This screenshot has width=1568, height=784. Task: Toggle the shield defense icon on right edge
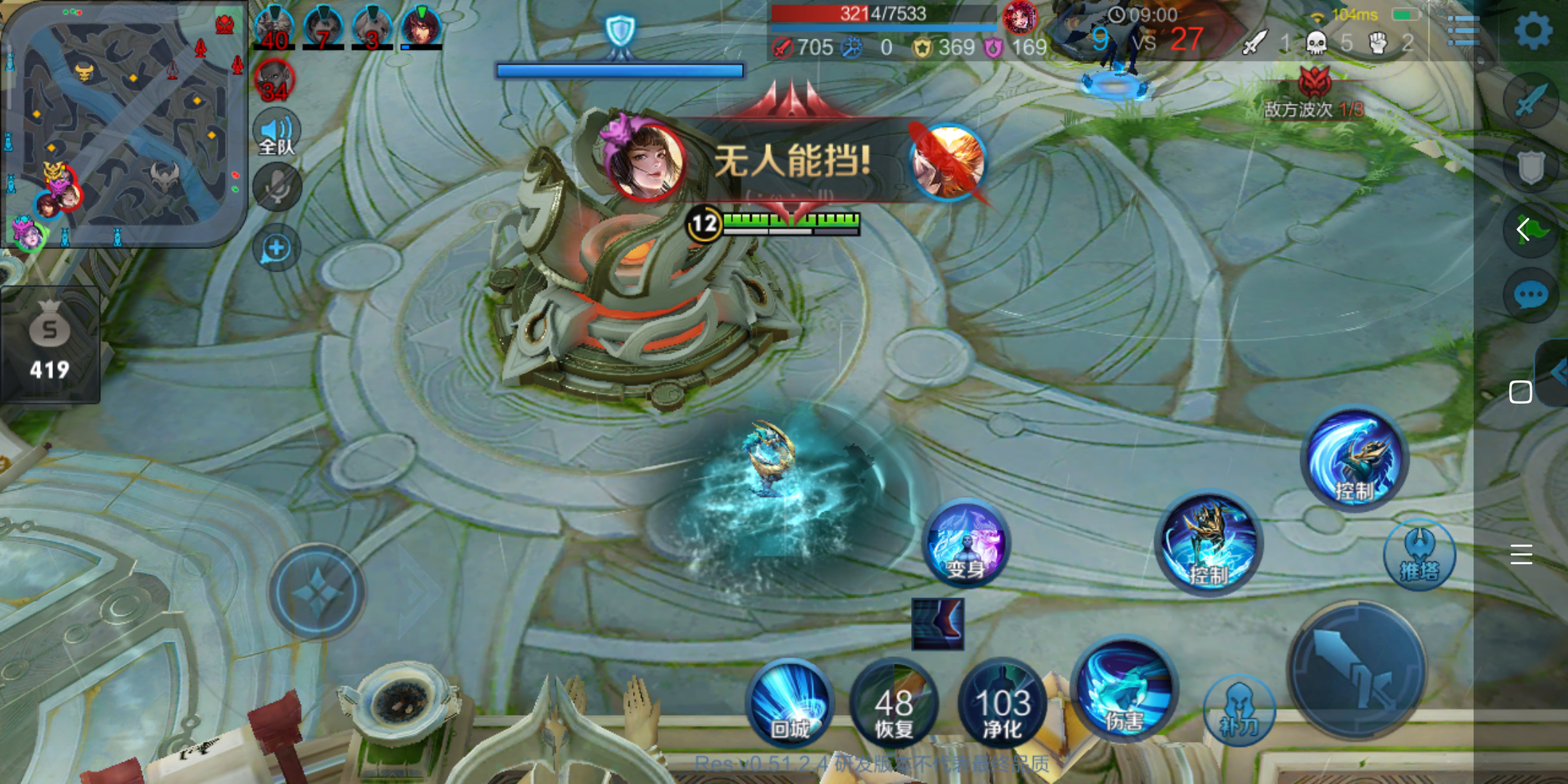[x=1532, y=166]
